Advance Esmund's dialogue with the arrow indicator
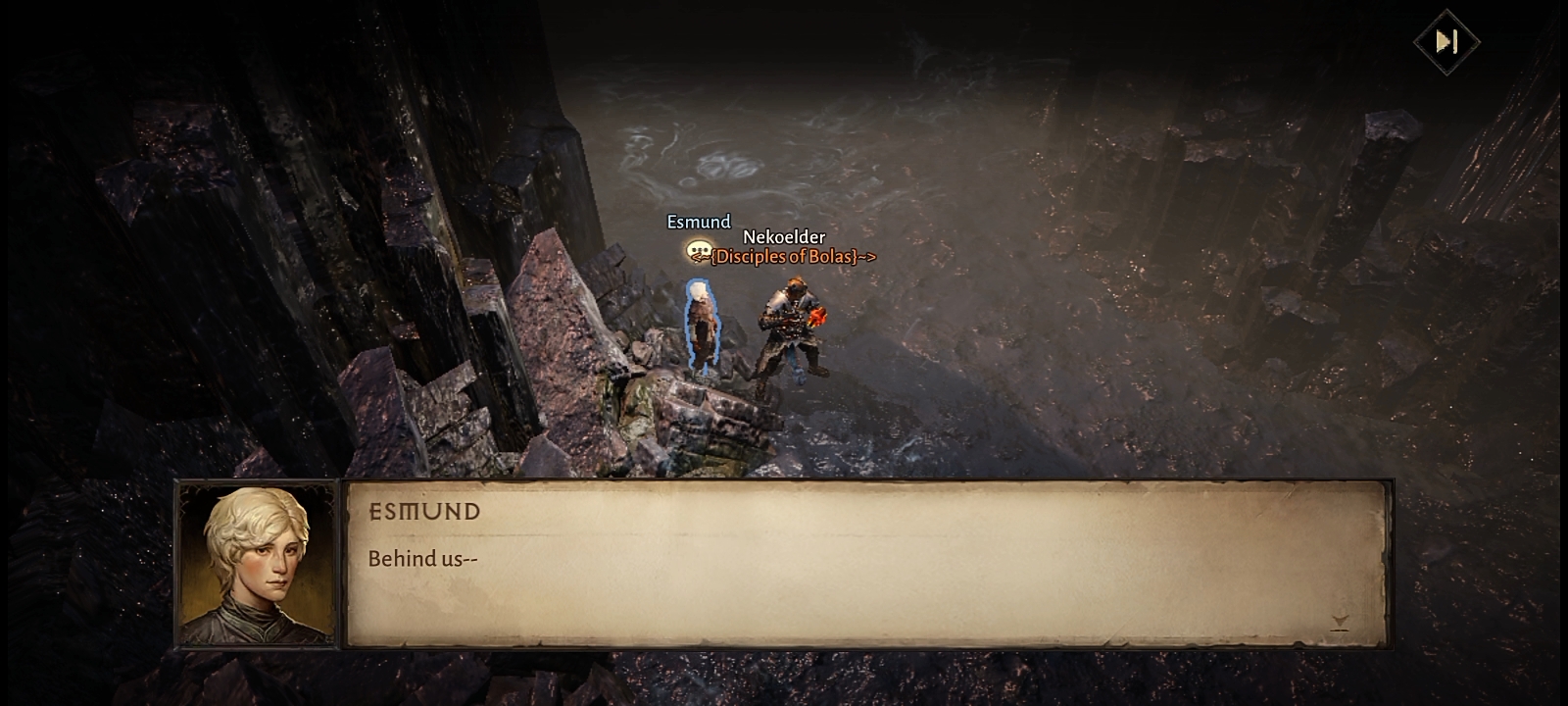Screen dimensions: 1568x706 pyautogui.click(x=1340, y=622)
